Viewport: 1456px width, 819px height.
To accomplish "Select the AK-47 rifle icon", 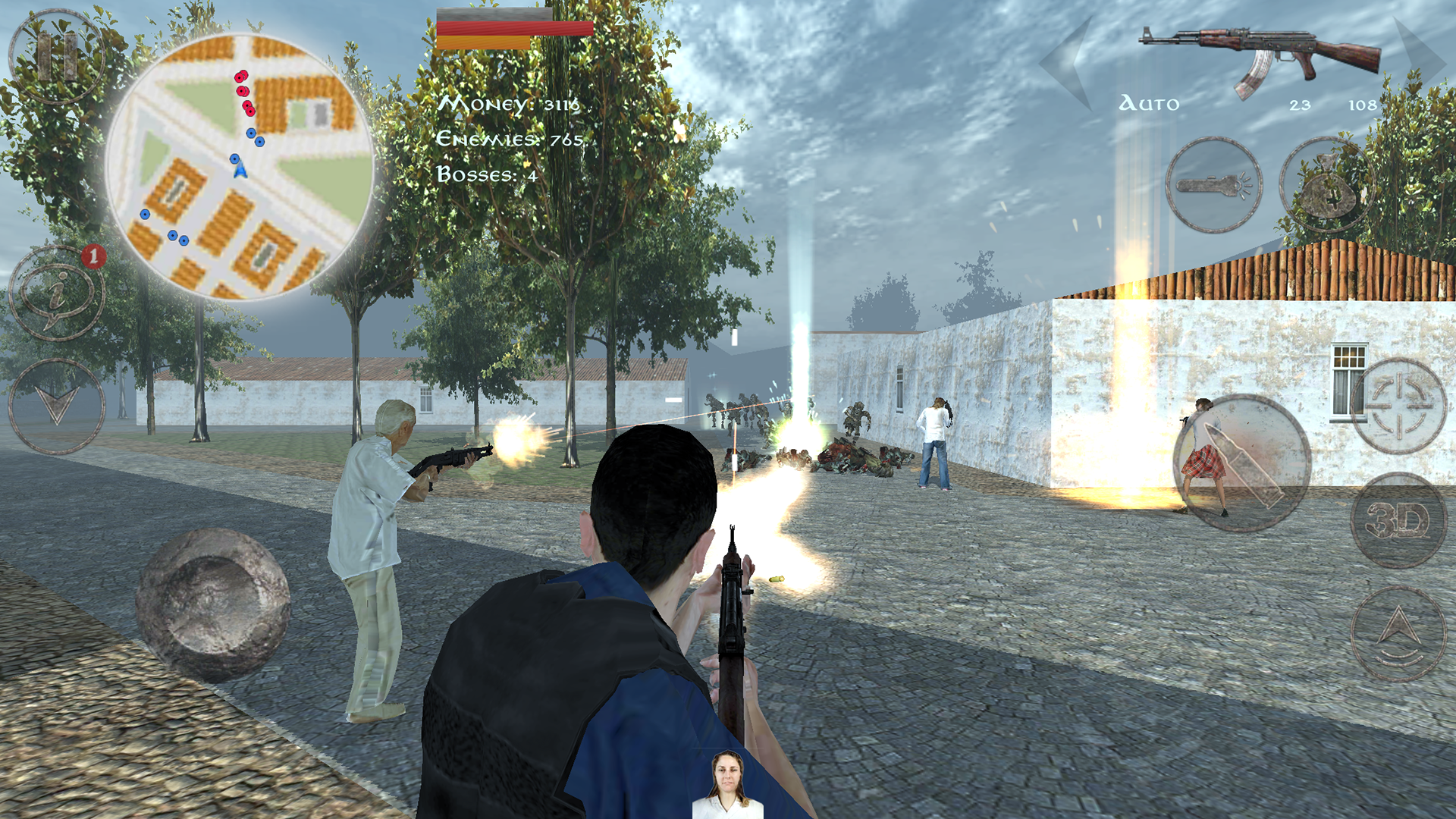I will coord(1260,59).
